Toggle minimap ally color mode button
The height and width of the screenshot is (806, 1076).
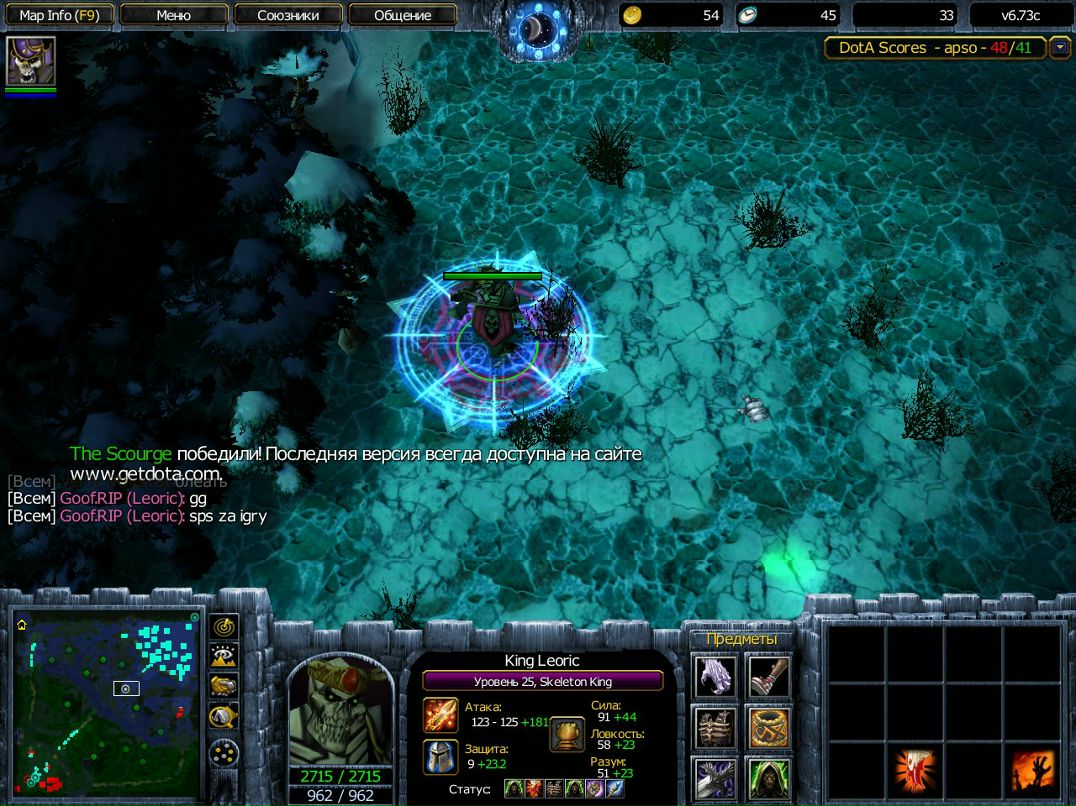click(224, 686)
